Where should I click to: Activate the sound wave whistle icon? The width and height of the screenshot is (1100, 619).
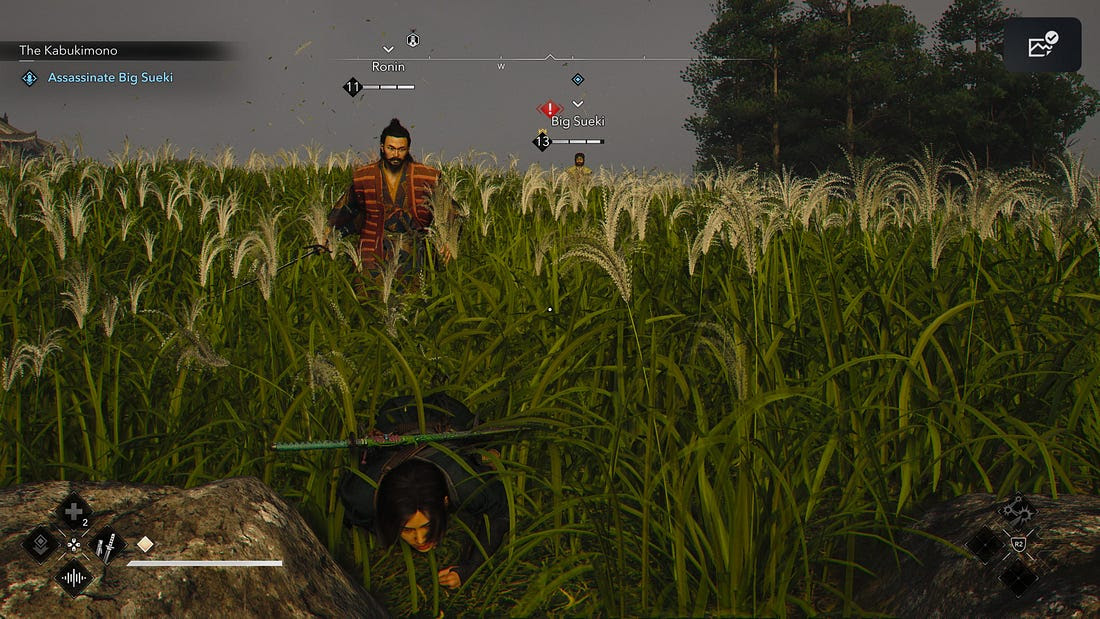[73, 577]
